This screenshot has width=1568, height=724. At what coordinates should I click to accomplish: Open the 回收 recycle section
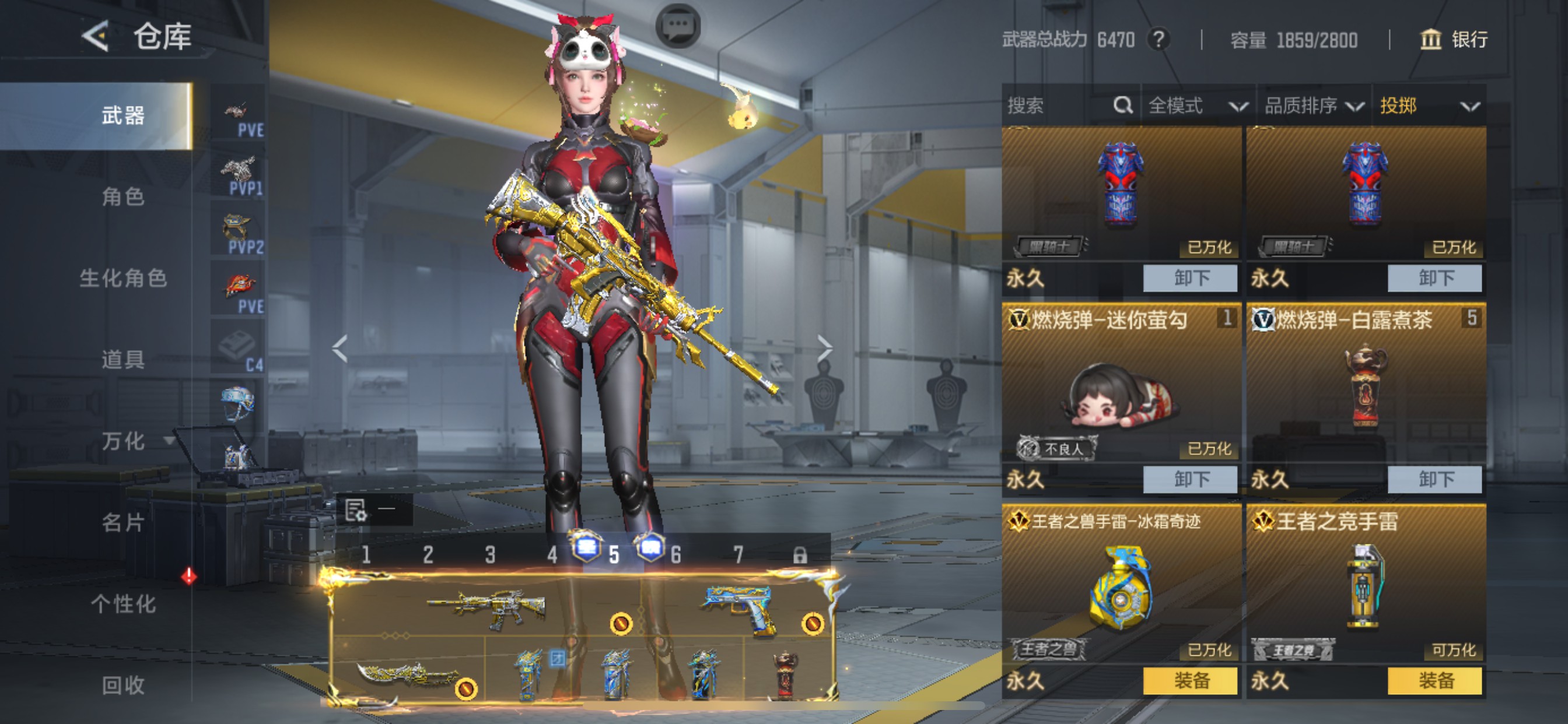[x=123, y=686]
